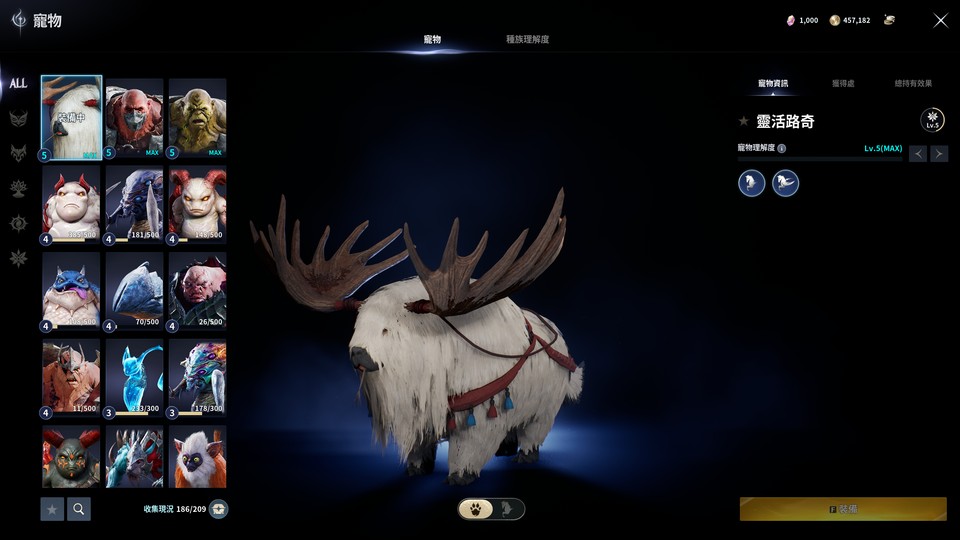Open the collection reward chest icon
The image size is (960, 540).
click(218, 509)
